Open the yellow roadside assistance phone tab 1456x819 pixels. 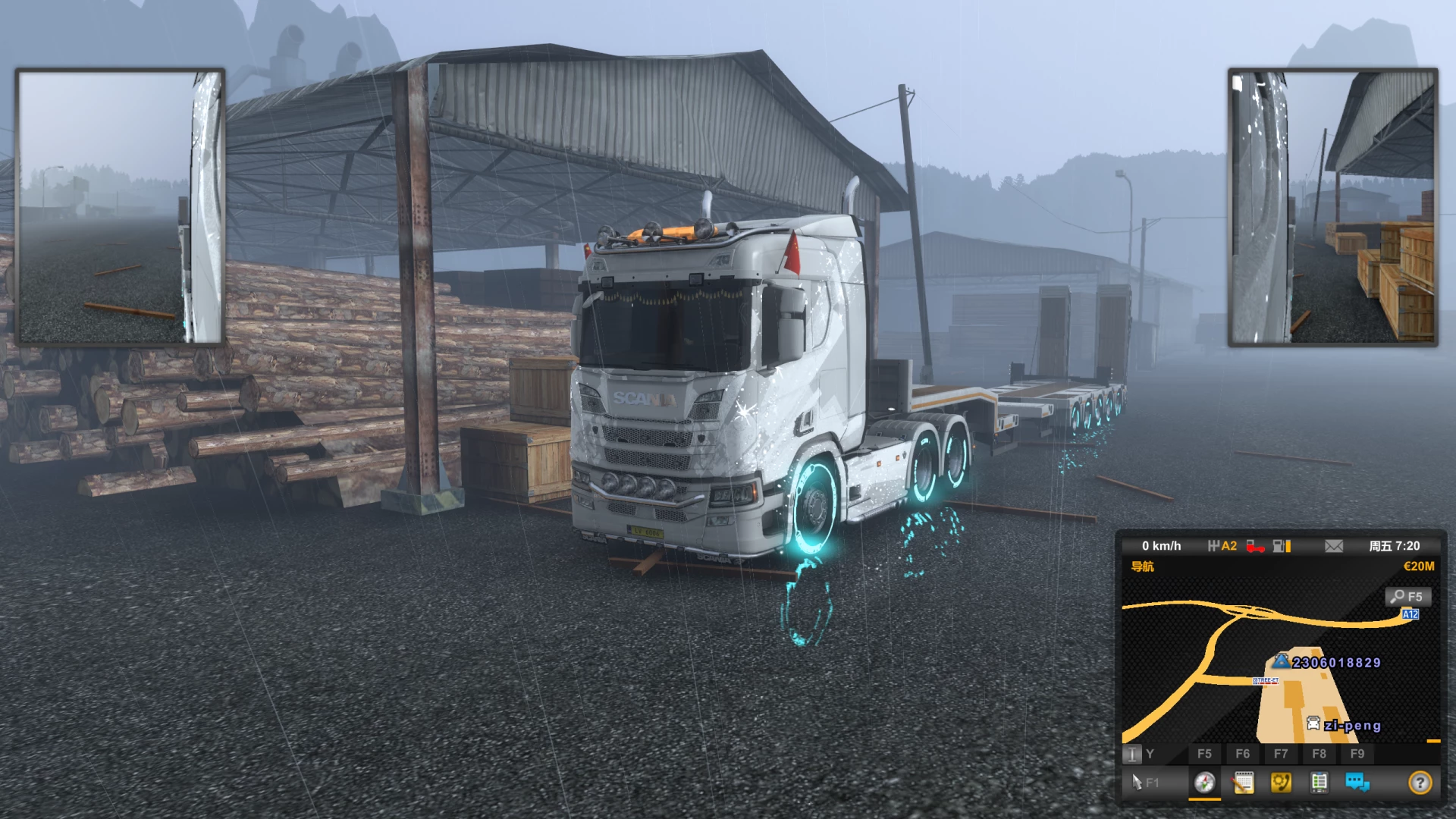[1281, 782]
